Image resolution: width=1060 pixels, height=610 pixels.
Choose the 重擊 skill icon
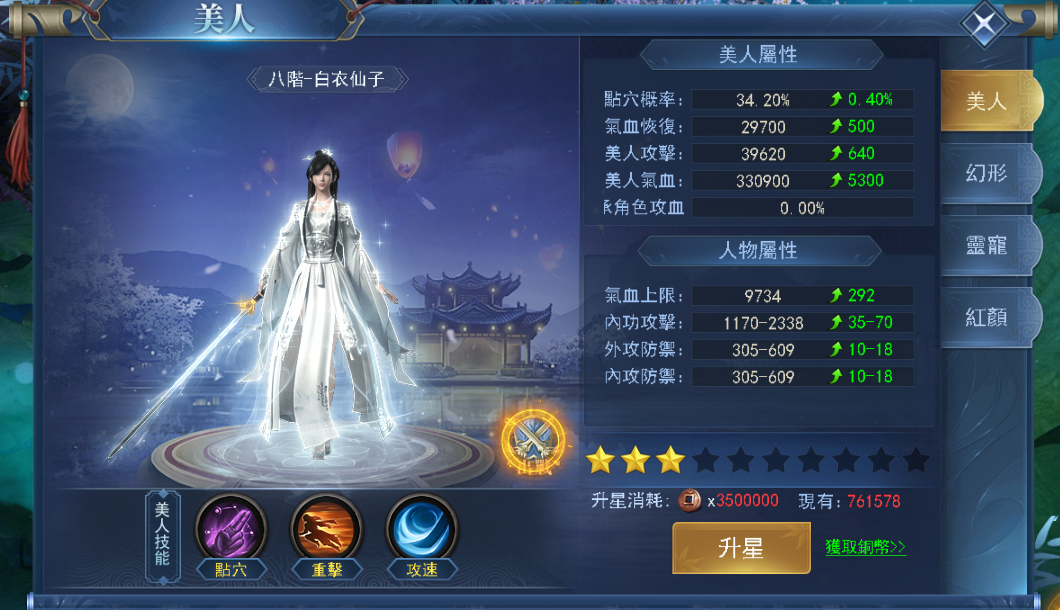click(x=326, y=529)
